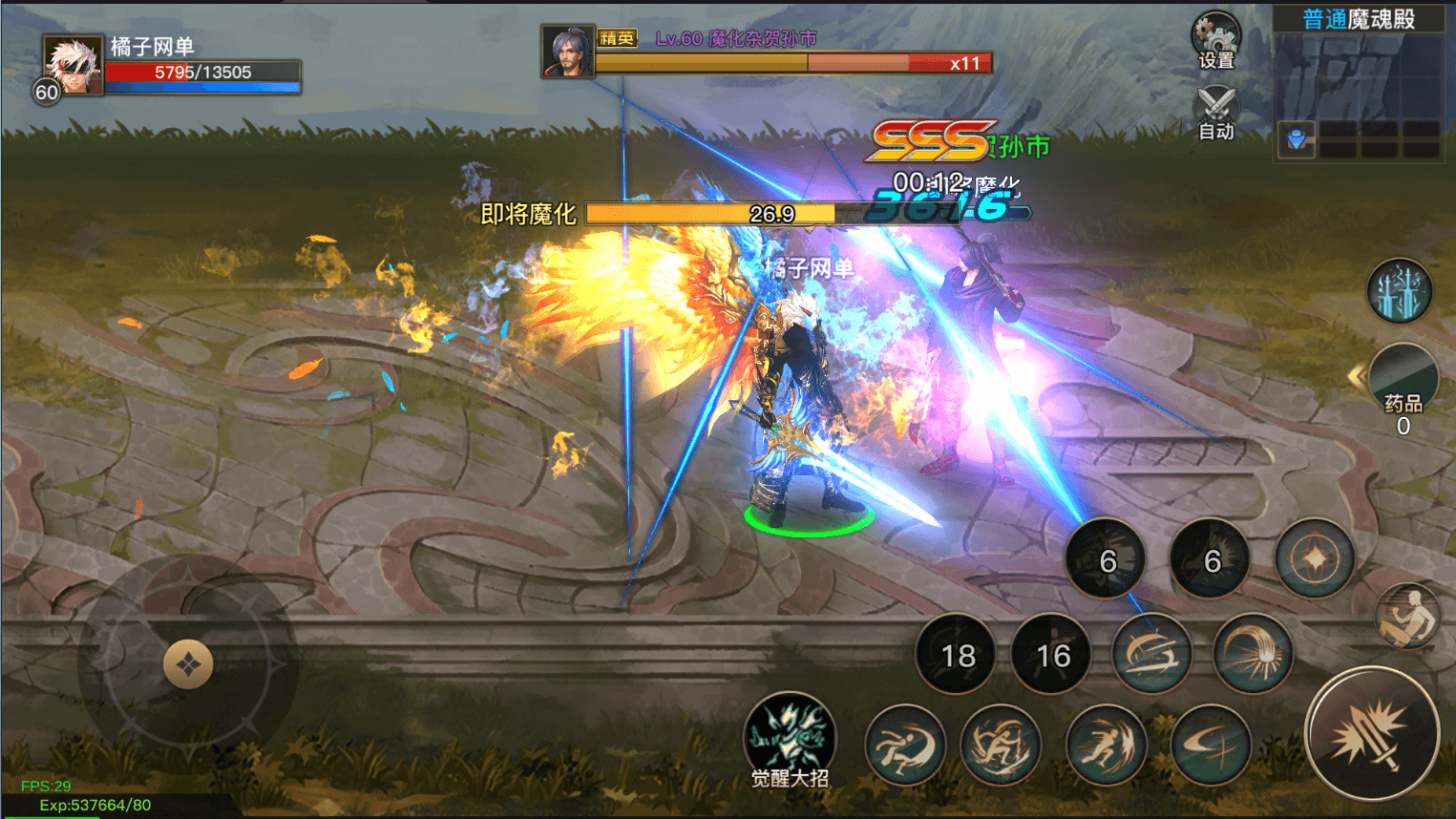This screenshot has width=1456, height=819.
Task: Activate the four-point star compass skill
Action: [x=1315, y=558]
